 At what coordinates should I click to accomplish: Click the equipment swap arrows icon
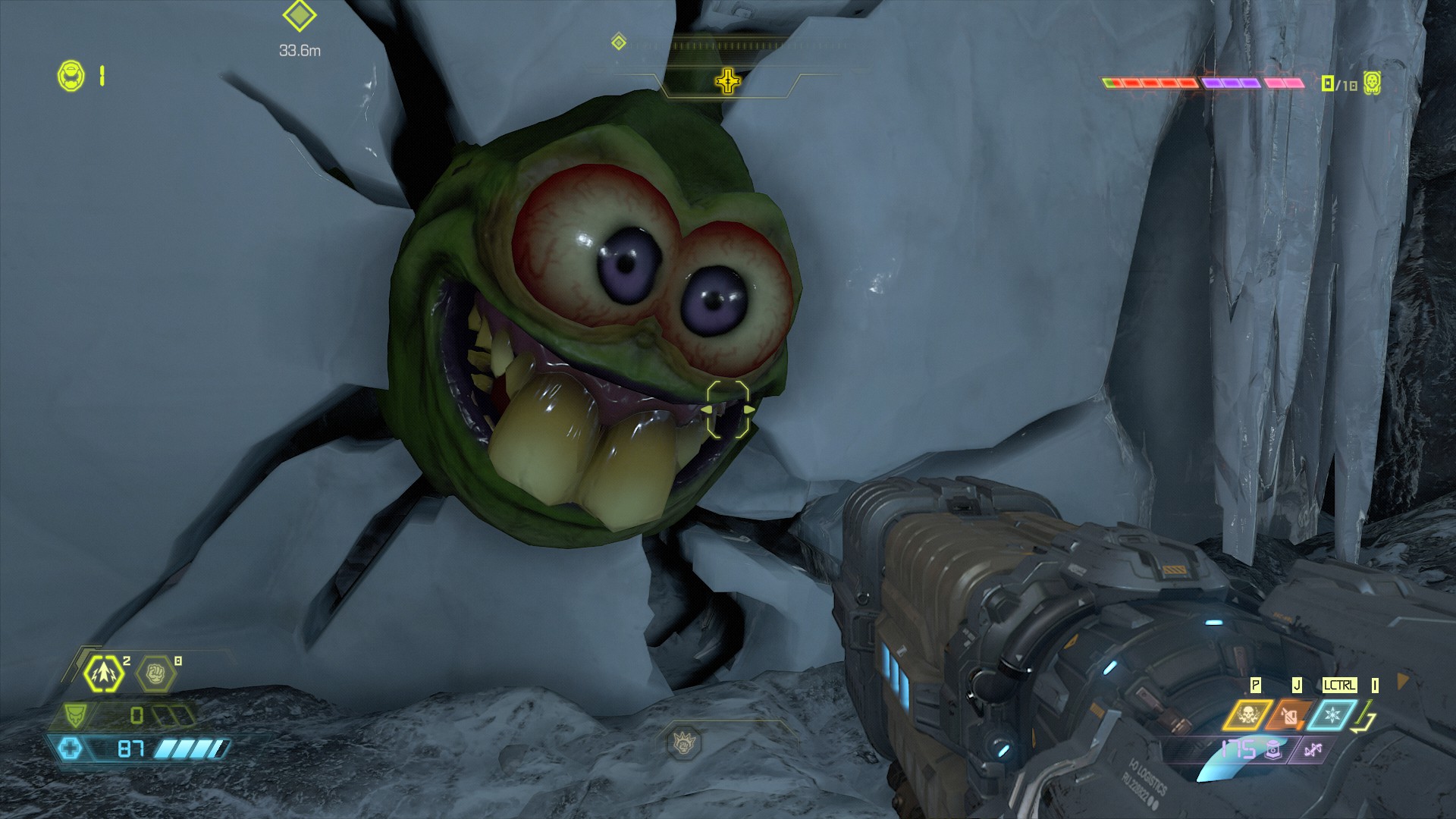click(1366, 717)
